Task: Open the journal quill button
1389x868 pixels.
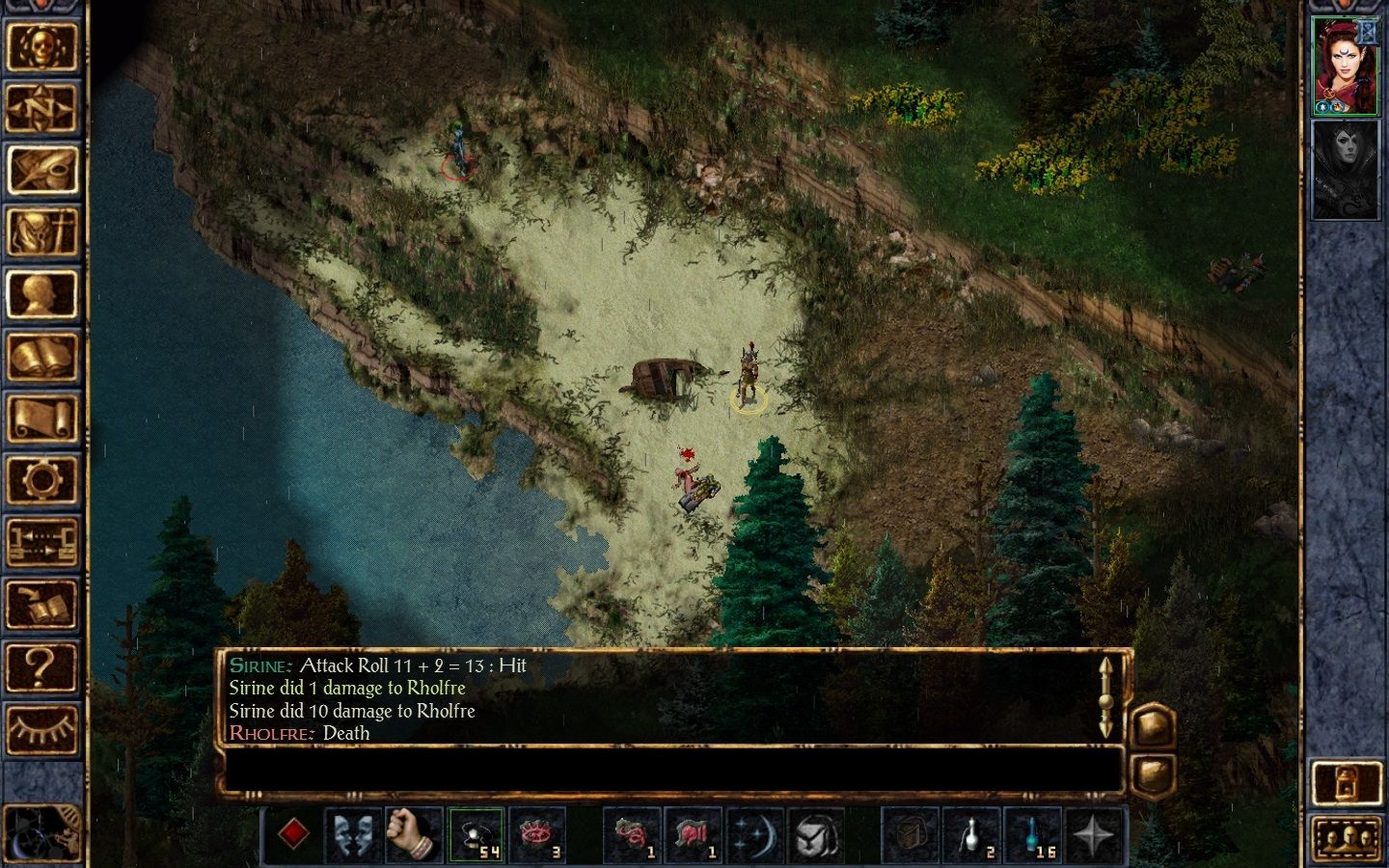Action: coord(41,171)
